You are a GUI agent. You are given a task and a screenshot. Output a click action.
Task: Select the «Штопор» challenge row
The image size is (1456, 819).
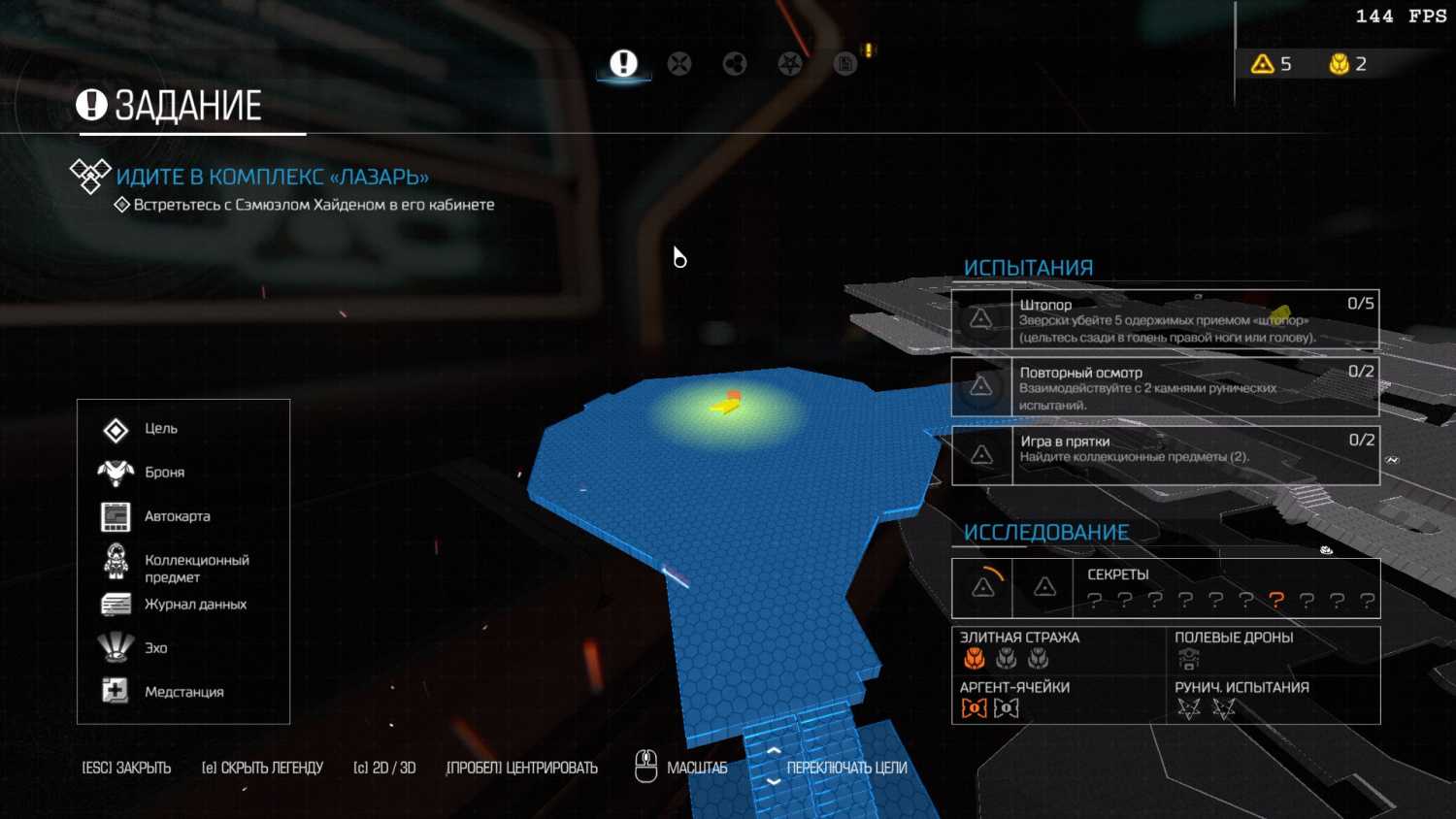(x=1165, y=319)
